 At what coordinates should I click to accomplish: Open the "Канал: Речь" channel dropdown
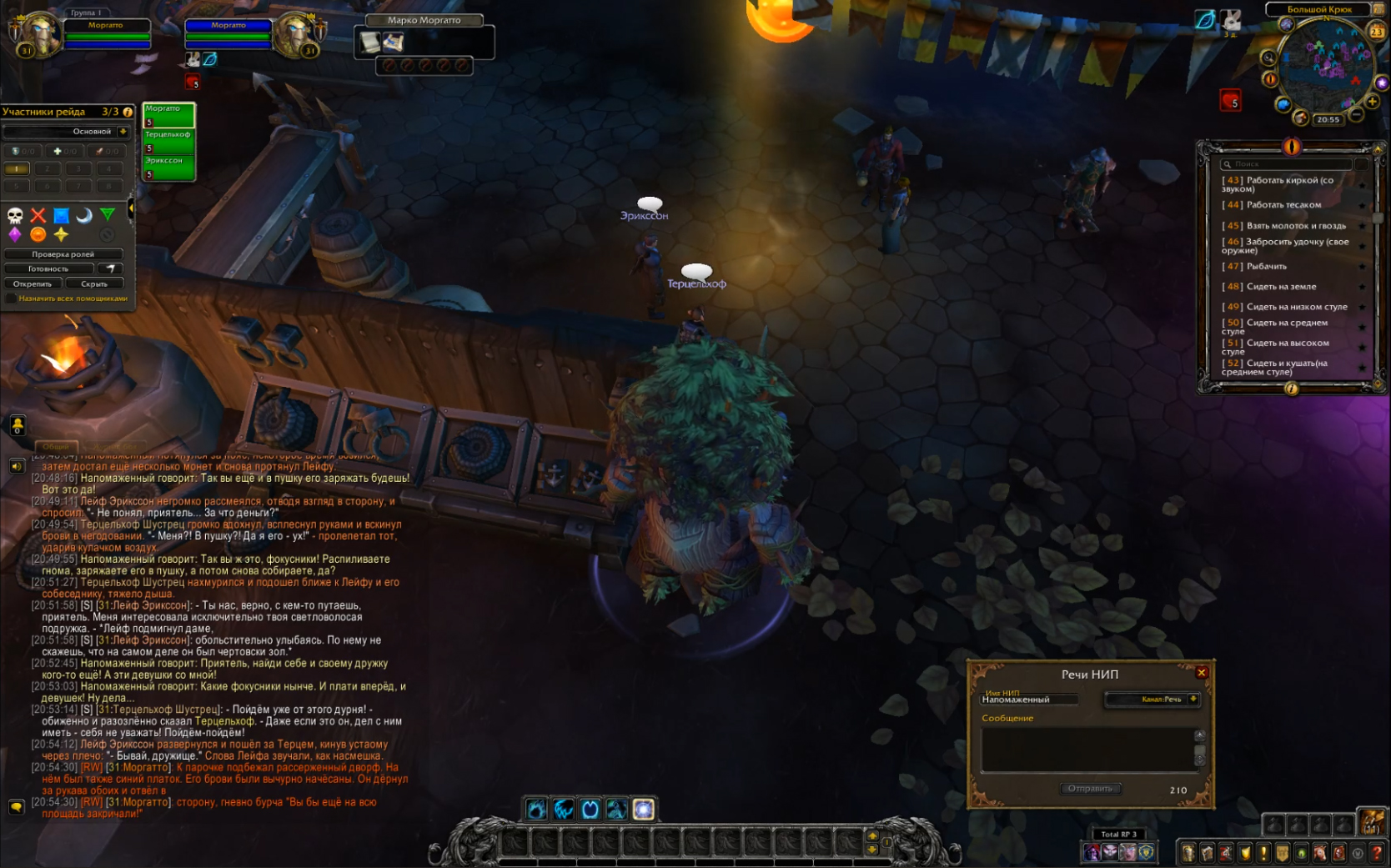point(1193,700)
